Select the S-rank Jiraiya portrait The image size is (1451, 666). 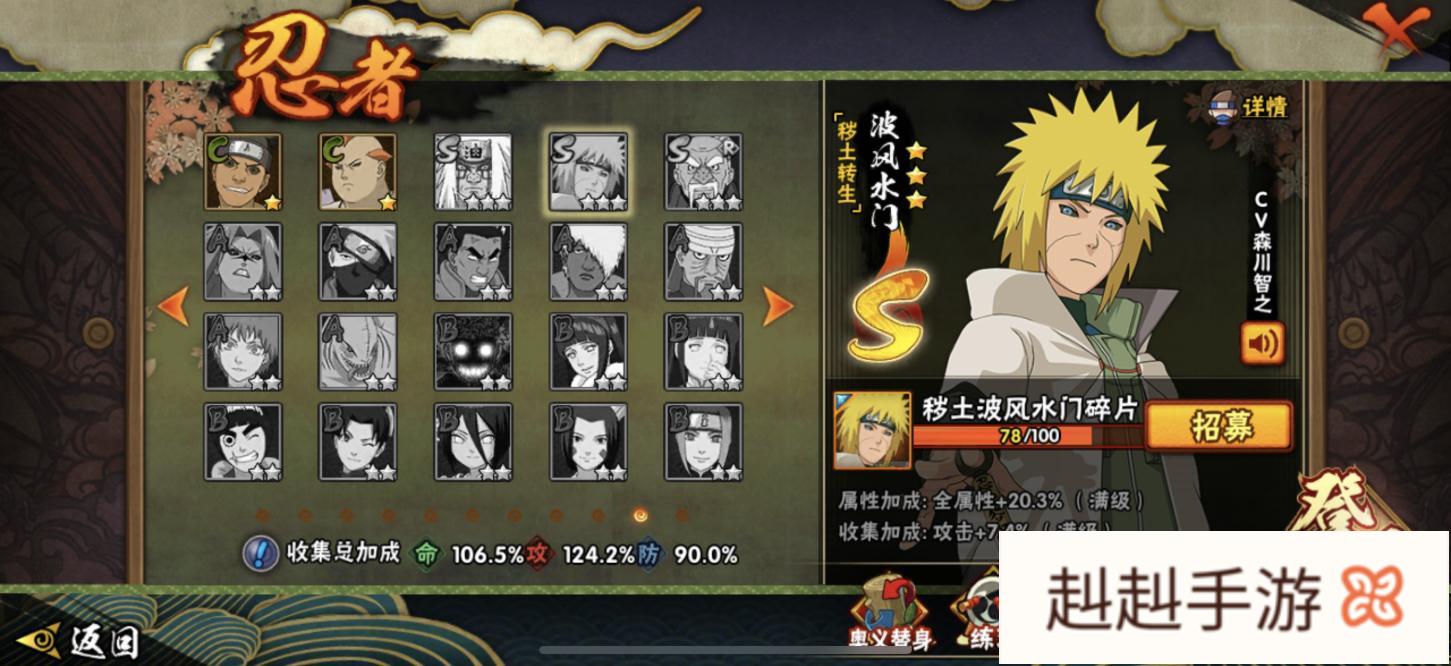[x=473, y=171]
